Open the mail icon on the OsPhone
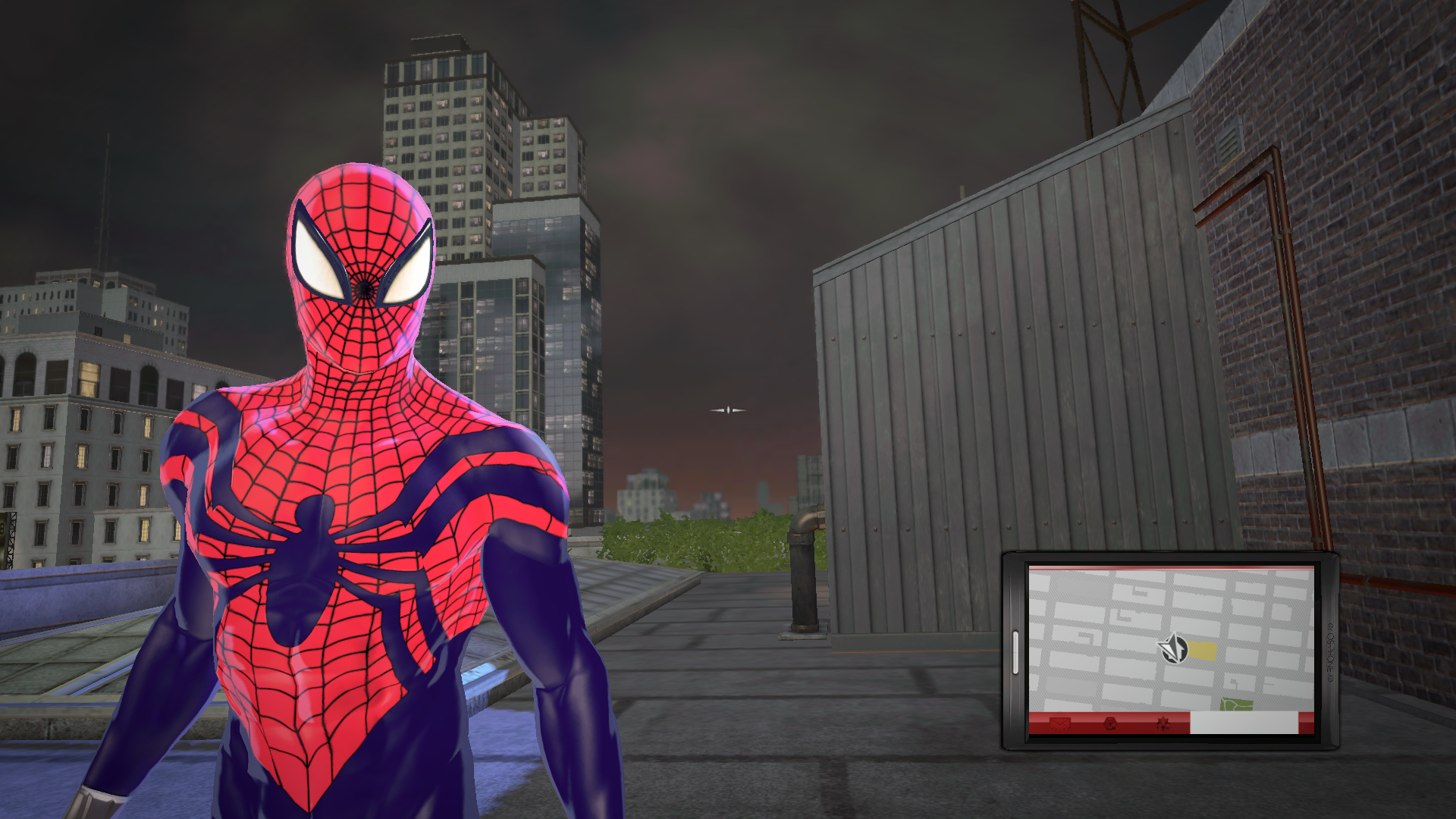 [1060, 724]
